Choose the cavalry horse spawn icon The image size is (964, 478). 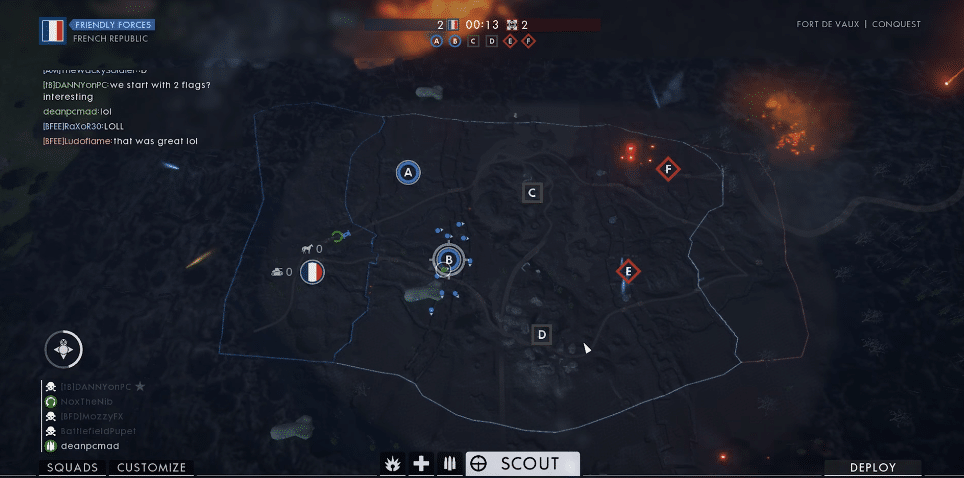308,249
